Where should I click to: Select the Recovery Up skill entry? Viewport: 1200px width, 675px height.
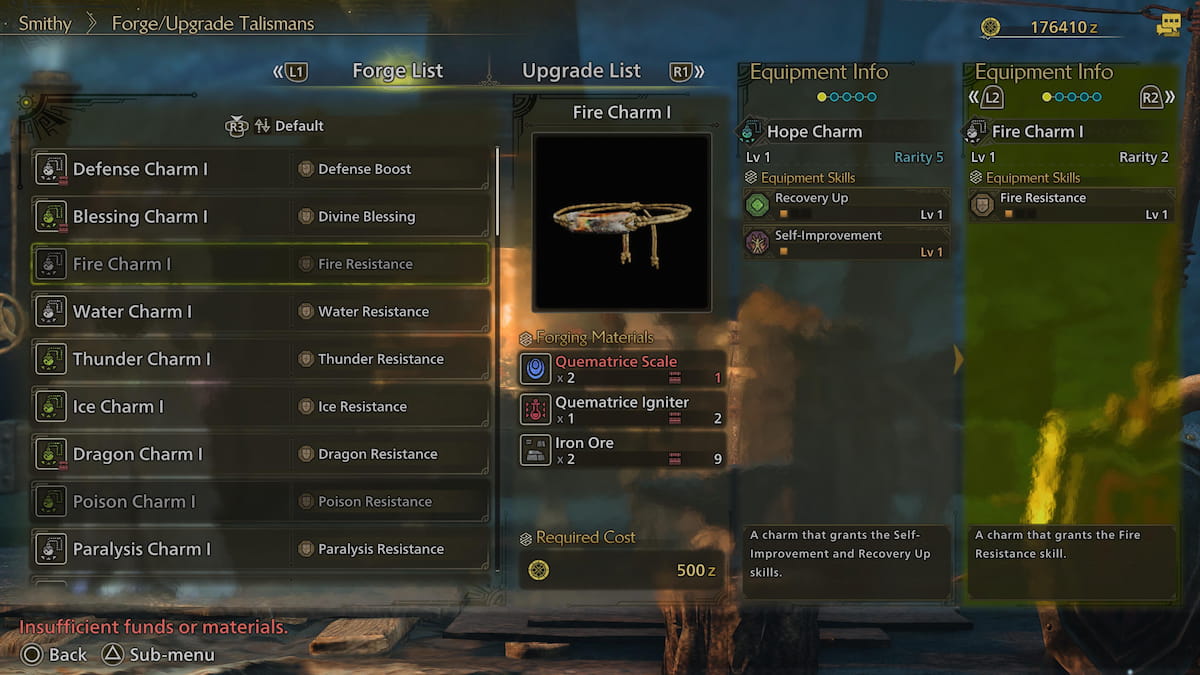pyautogui.click(x=846, y=205)
